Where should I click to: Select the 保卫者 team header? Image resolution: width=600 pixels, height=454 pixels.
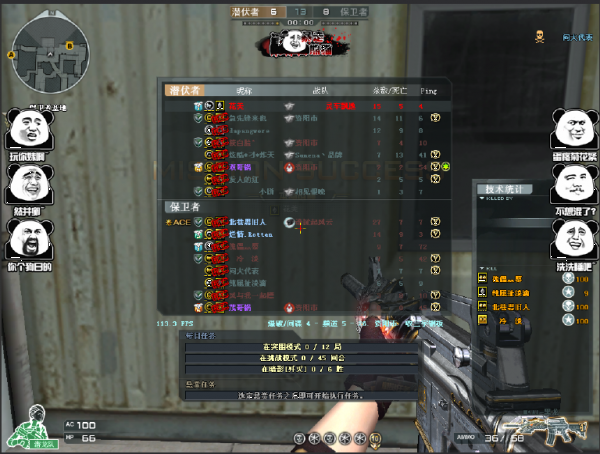[184, 207]
